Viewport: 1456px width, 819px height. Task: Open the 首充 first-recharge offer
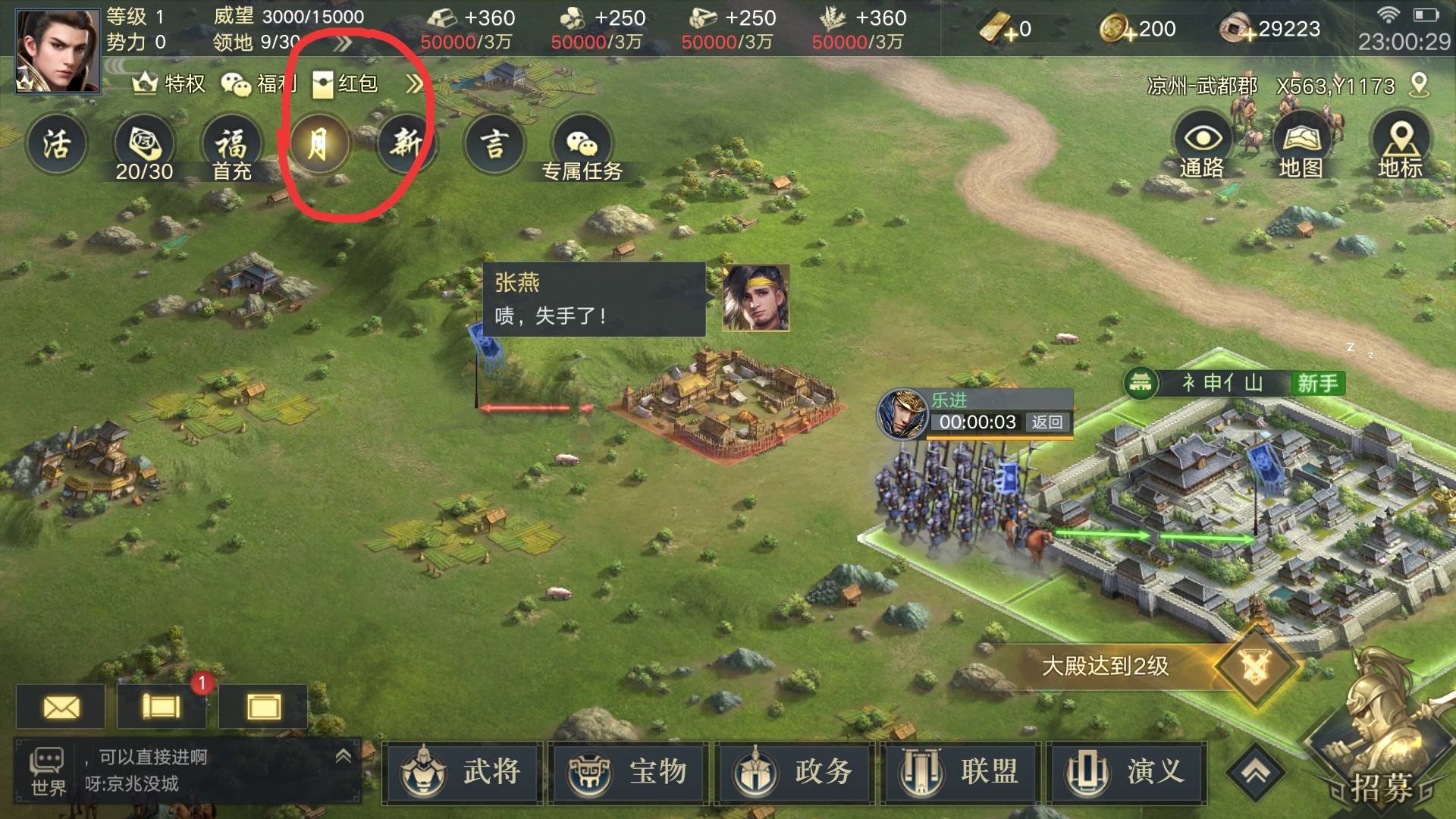click(231, 149)
